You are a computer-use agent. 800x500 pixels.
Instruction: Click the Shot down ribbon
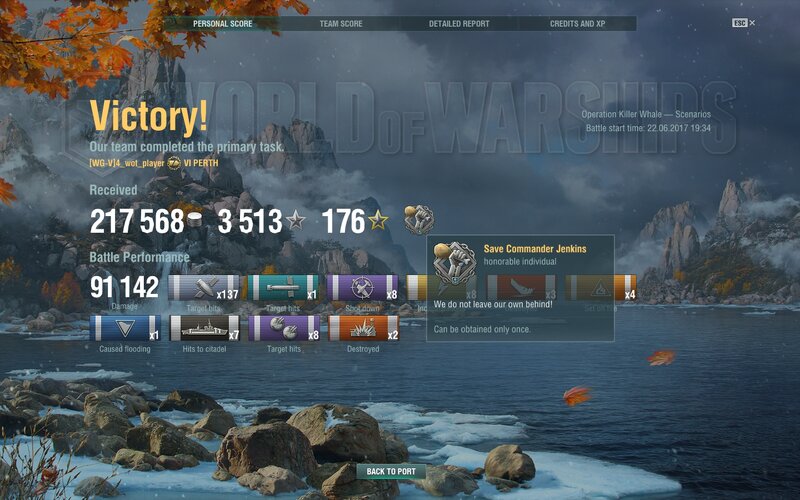[362, 289]
